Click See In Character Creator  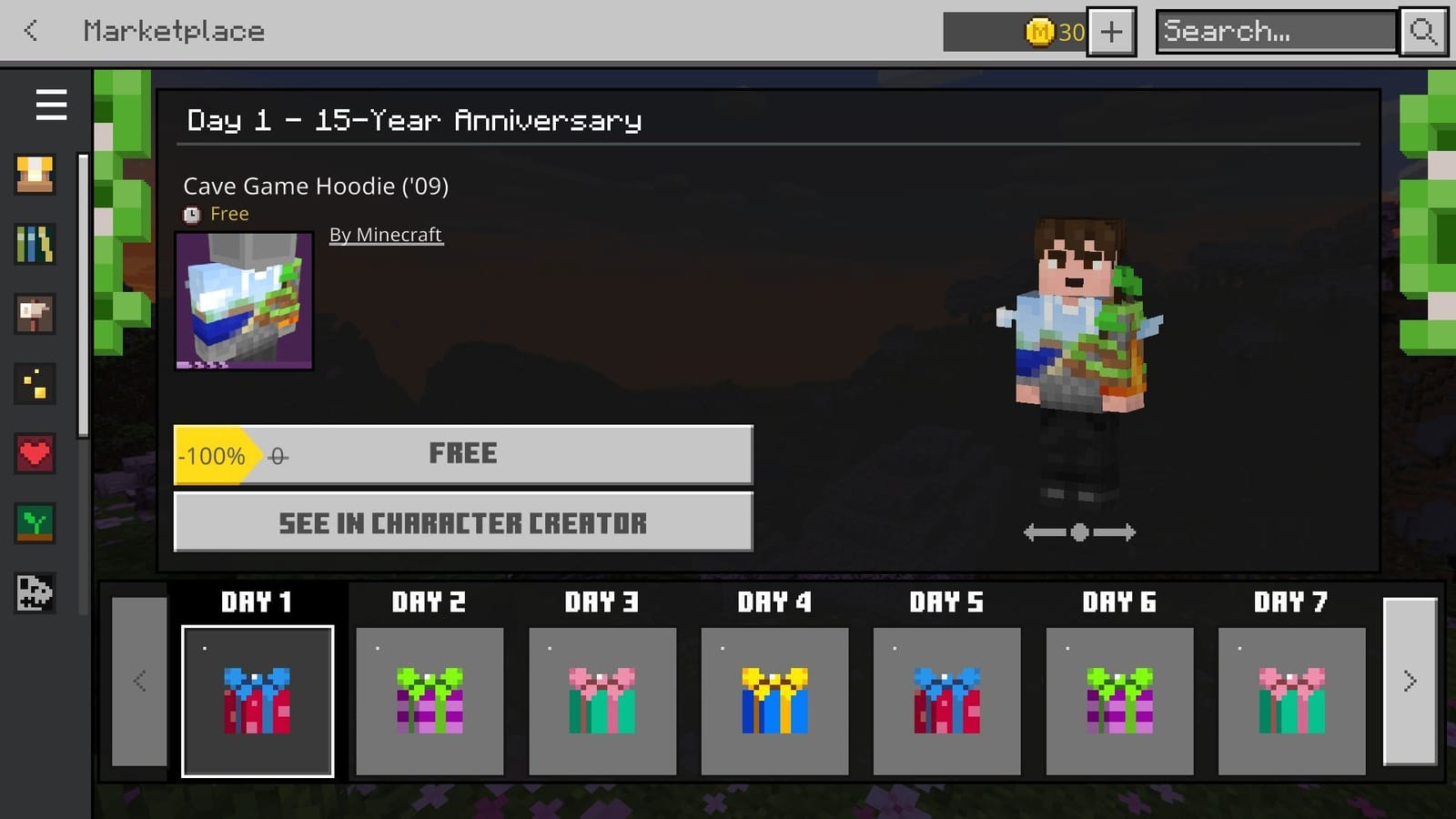click(463, 523)
